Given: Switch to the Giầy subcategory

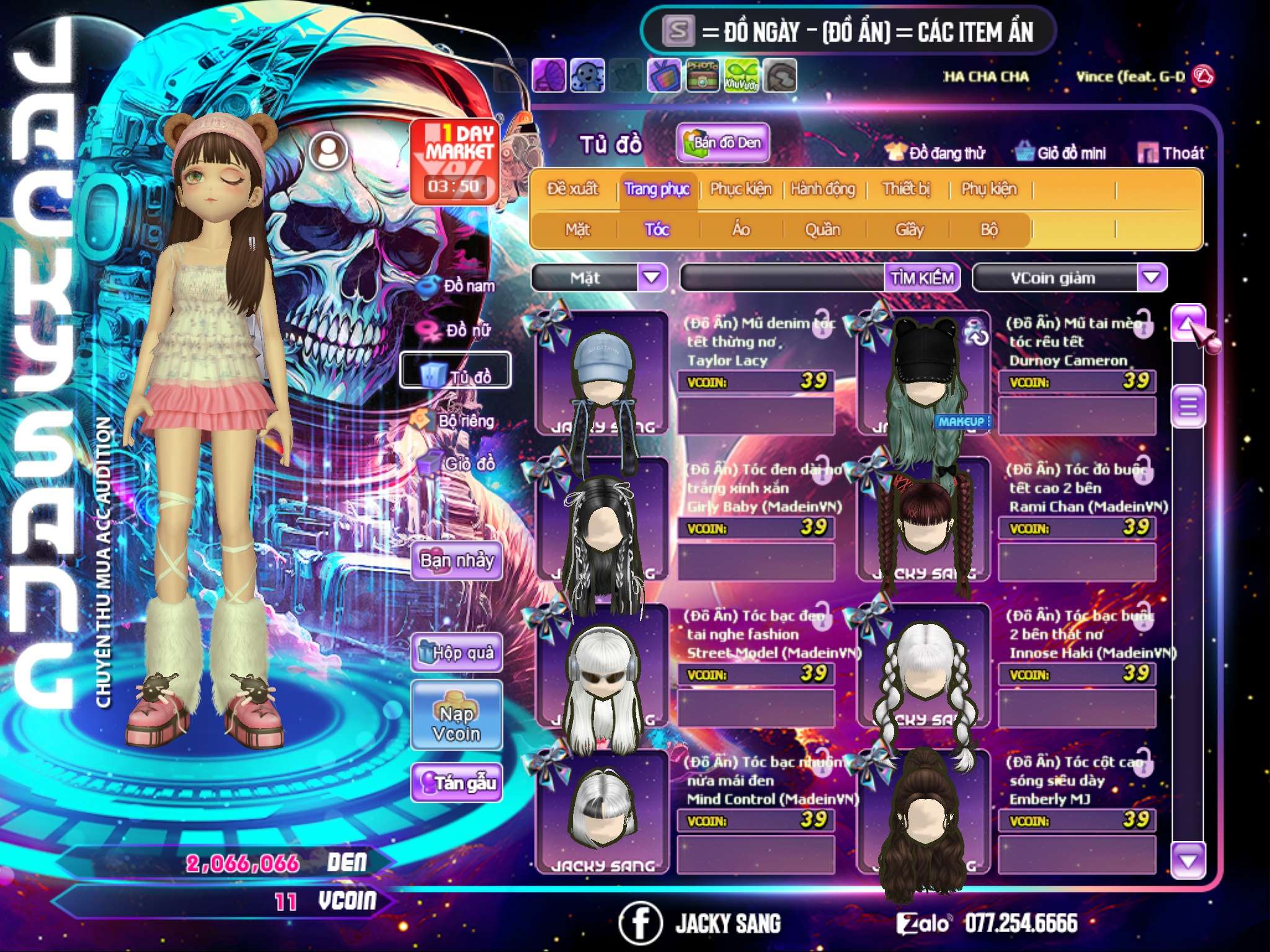Looking at the screenshot, I should [909, 230].
